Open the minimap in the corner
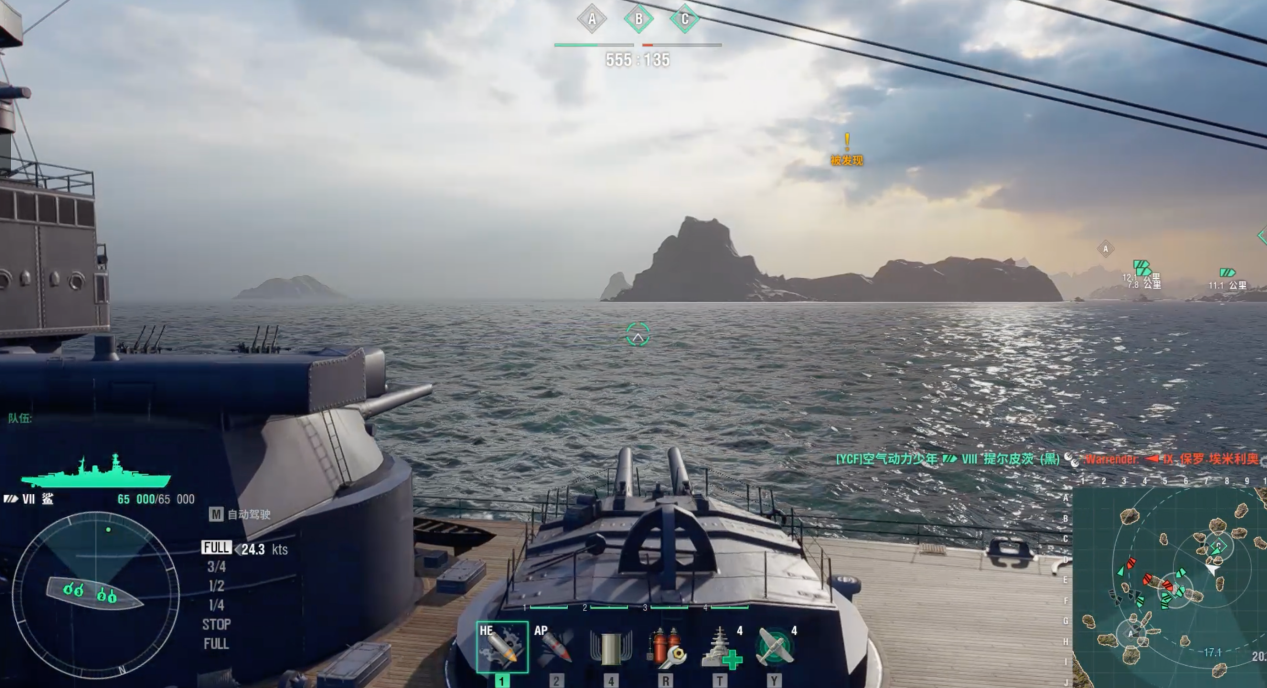This screenshot has width=1267, height=688. (1169, 586)
